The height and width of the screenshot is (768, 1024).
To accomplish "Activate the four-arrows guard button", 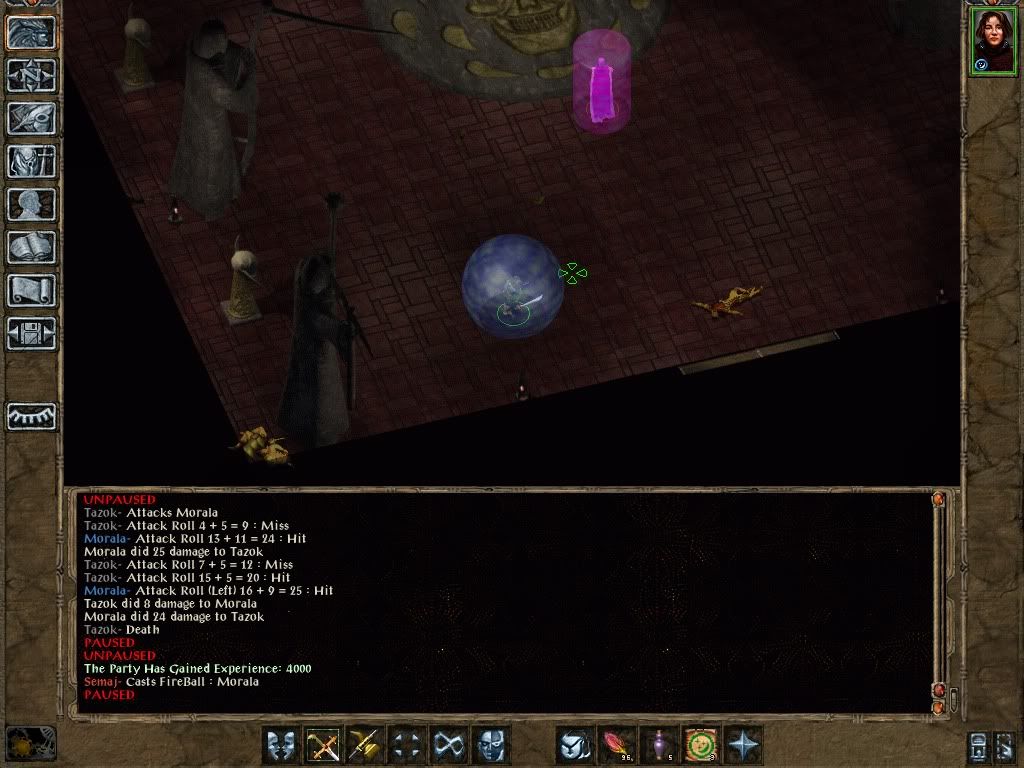I will tap(408, 745).
